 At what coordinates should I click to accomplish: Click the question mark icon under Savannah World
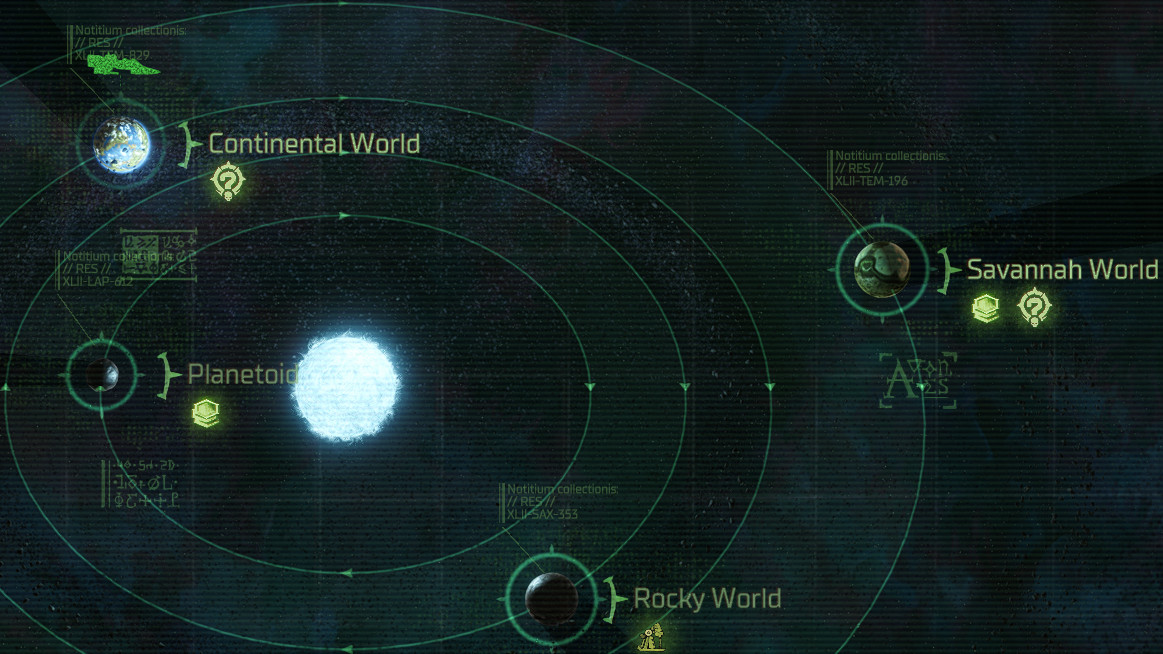click(1034, 306)
